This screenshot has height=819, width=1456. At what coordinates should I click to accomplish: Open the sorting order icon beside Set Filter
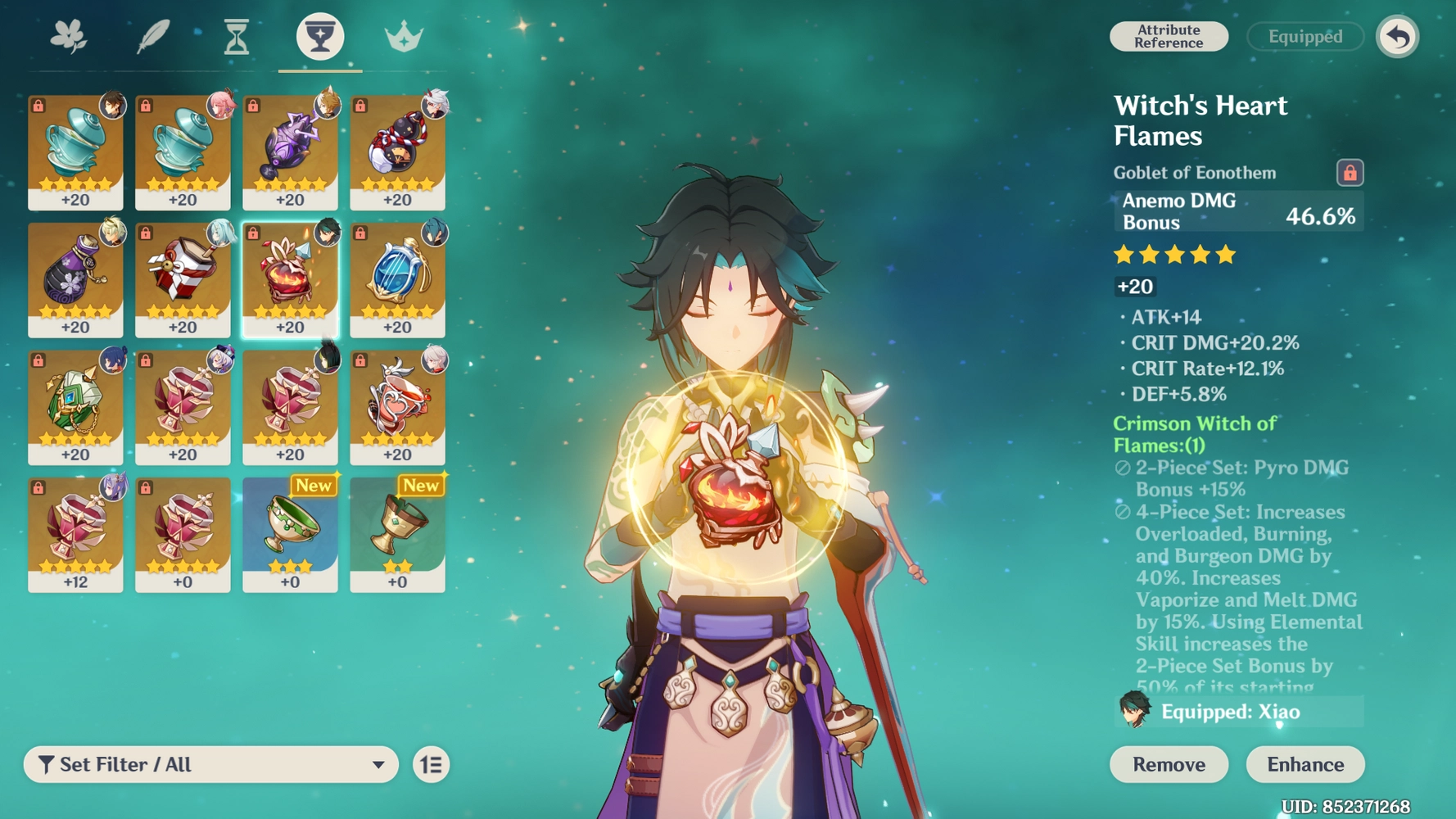(x=432, y=763)
